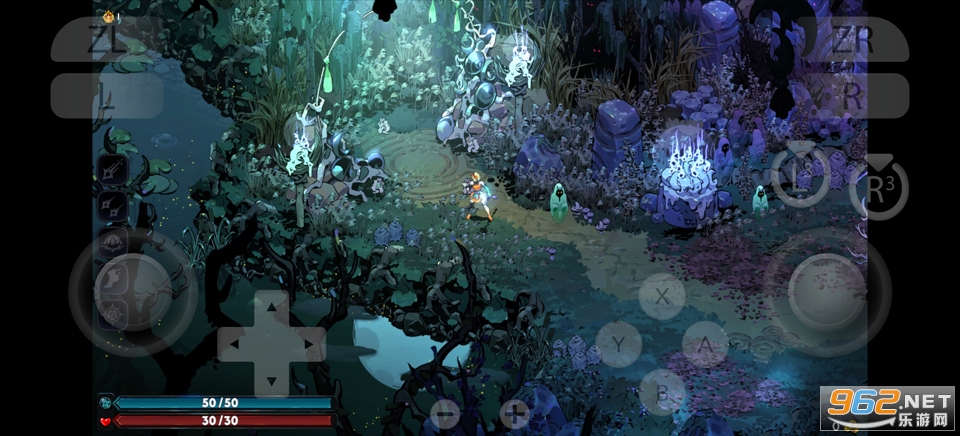Tap the emulator's on-screen A button
This screenshot has width=960, height=436.
pyautogui.click(x=707, y=345)
